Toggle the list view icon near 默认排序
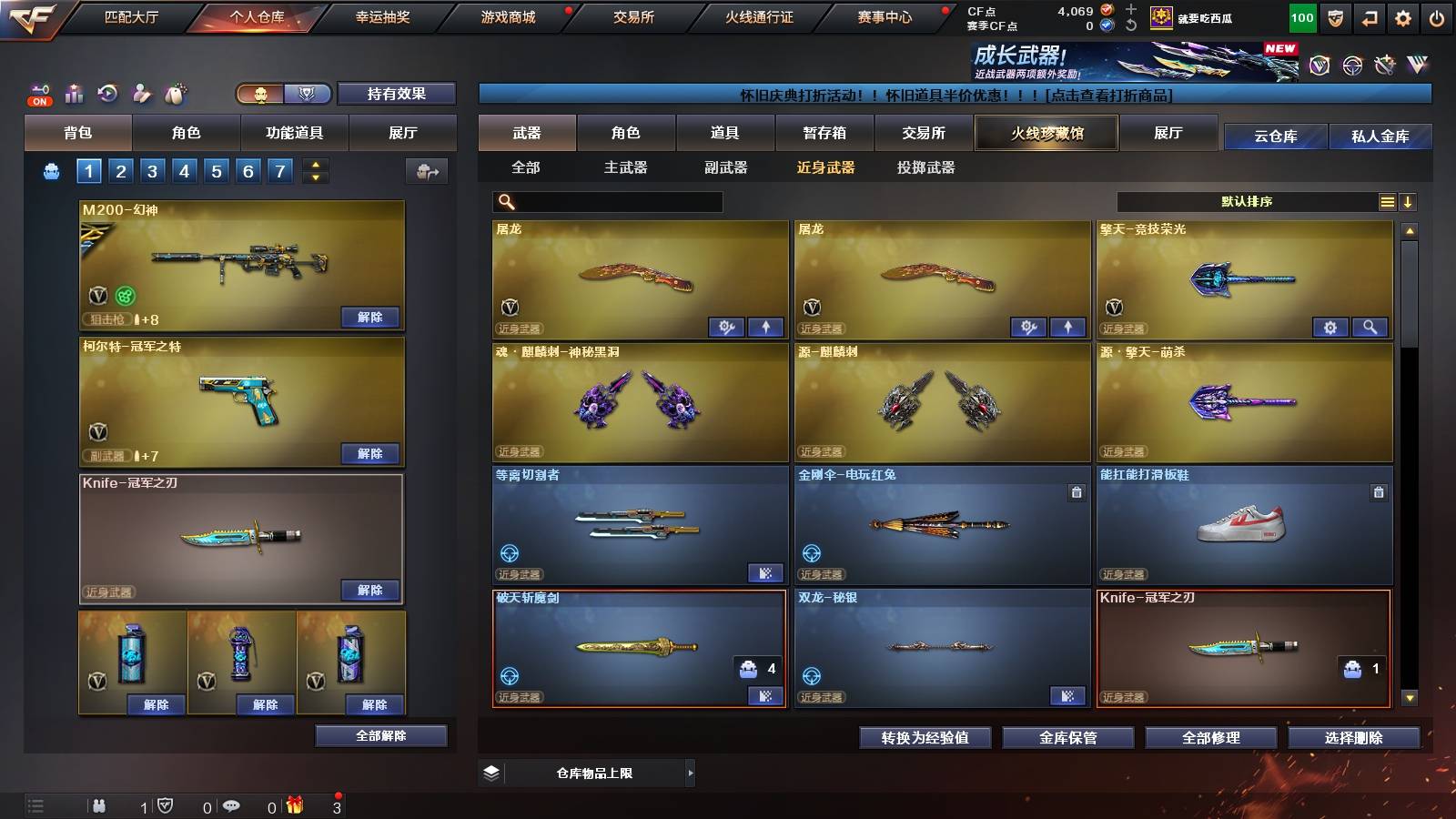 1387,202
